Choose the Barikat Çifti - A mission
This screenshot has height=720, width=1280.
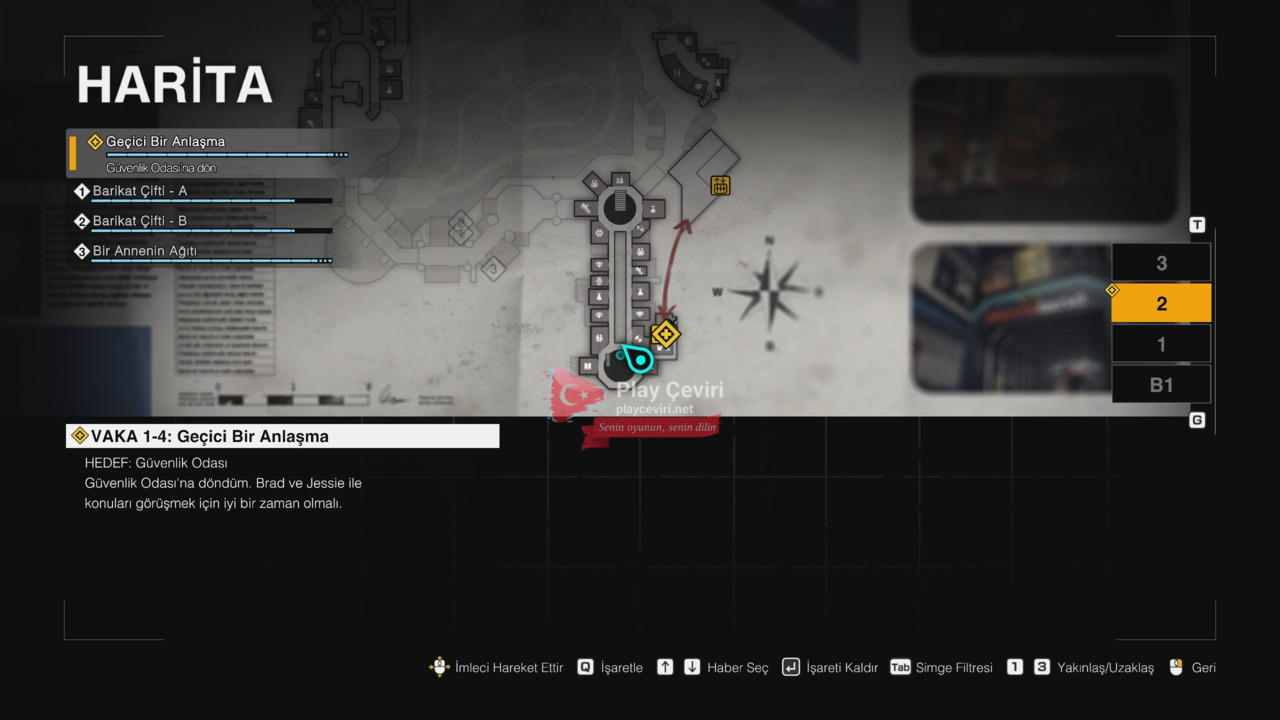[x=140, y=191]
